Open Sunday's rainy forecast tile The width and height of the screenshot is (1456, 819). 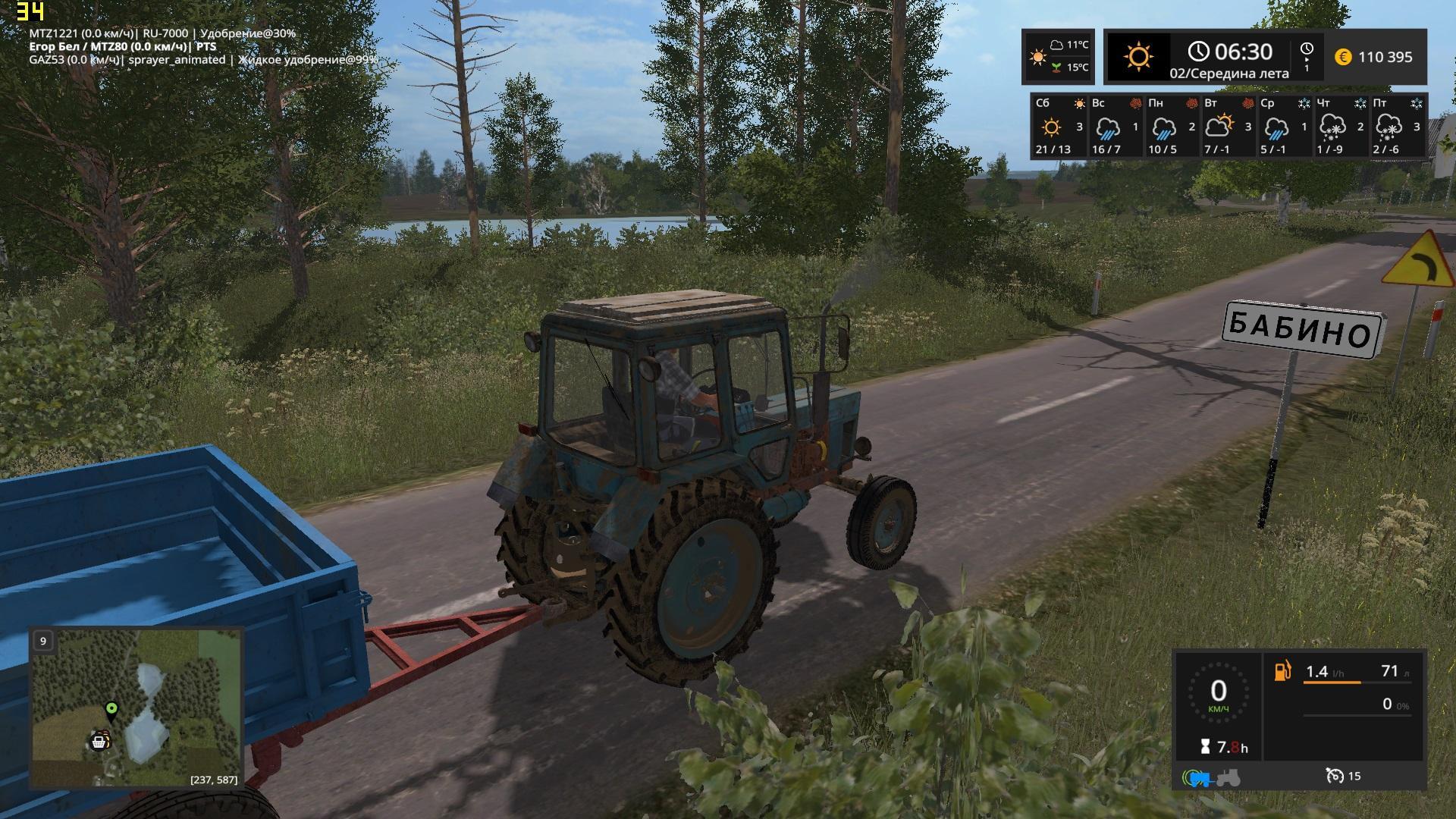point(1115,126)
